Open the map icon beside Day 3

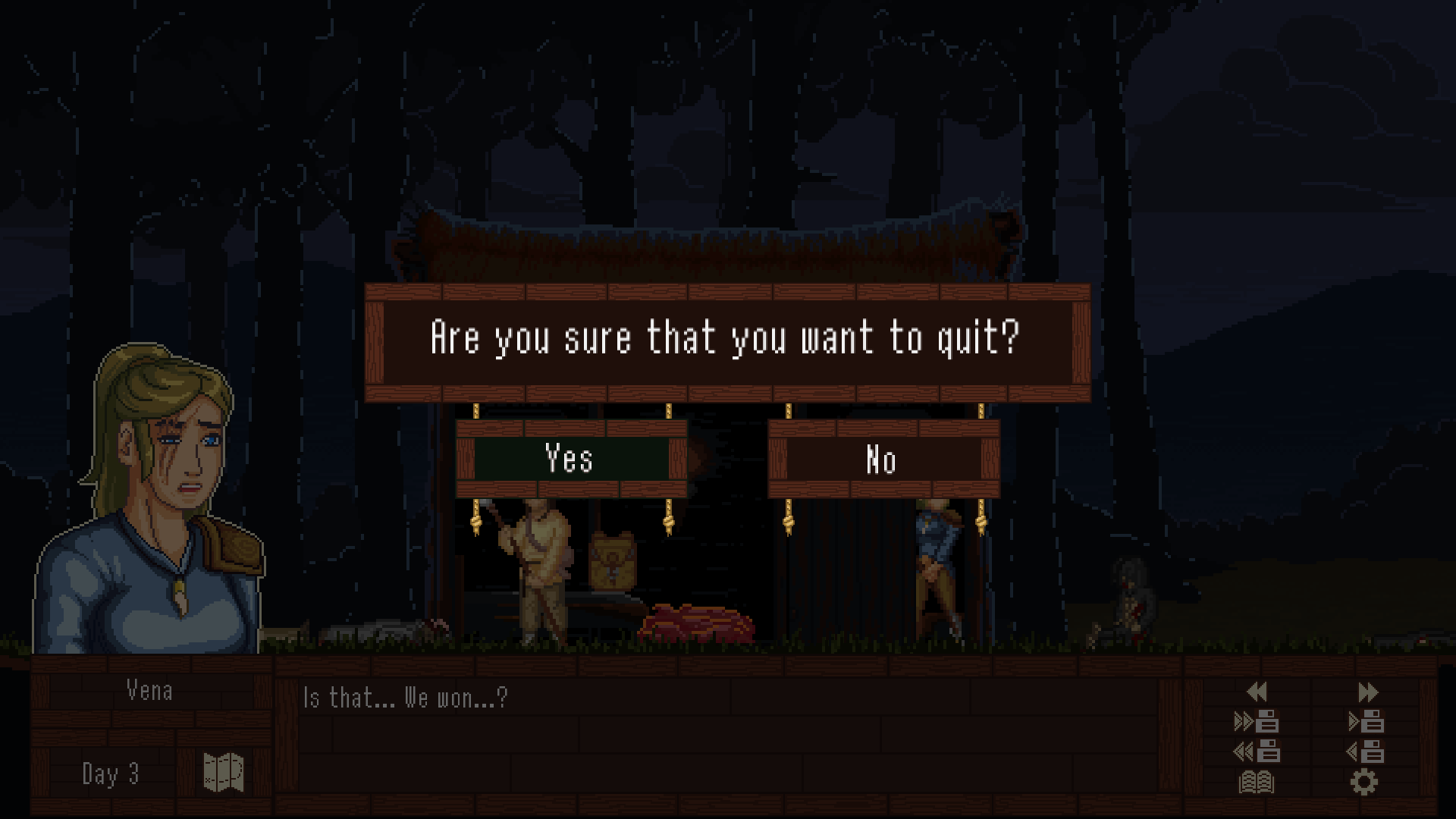pos(224,773)
